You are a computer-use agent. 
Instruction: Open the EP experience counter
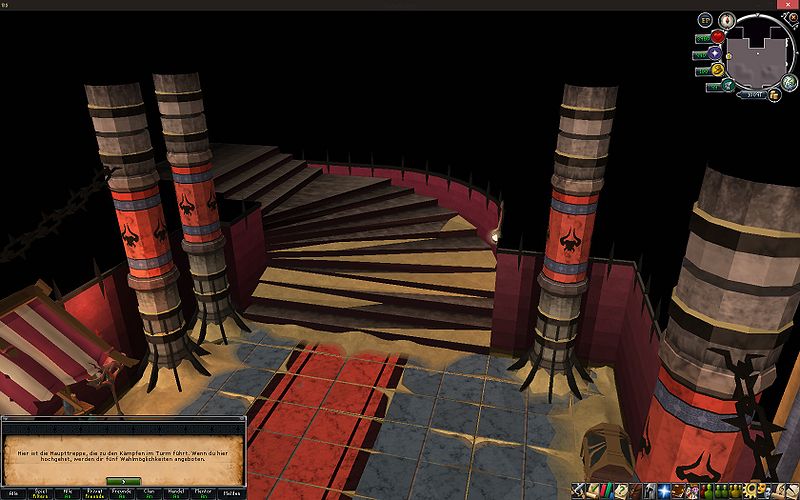tap(704, 20)
